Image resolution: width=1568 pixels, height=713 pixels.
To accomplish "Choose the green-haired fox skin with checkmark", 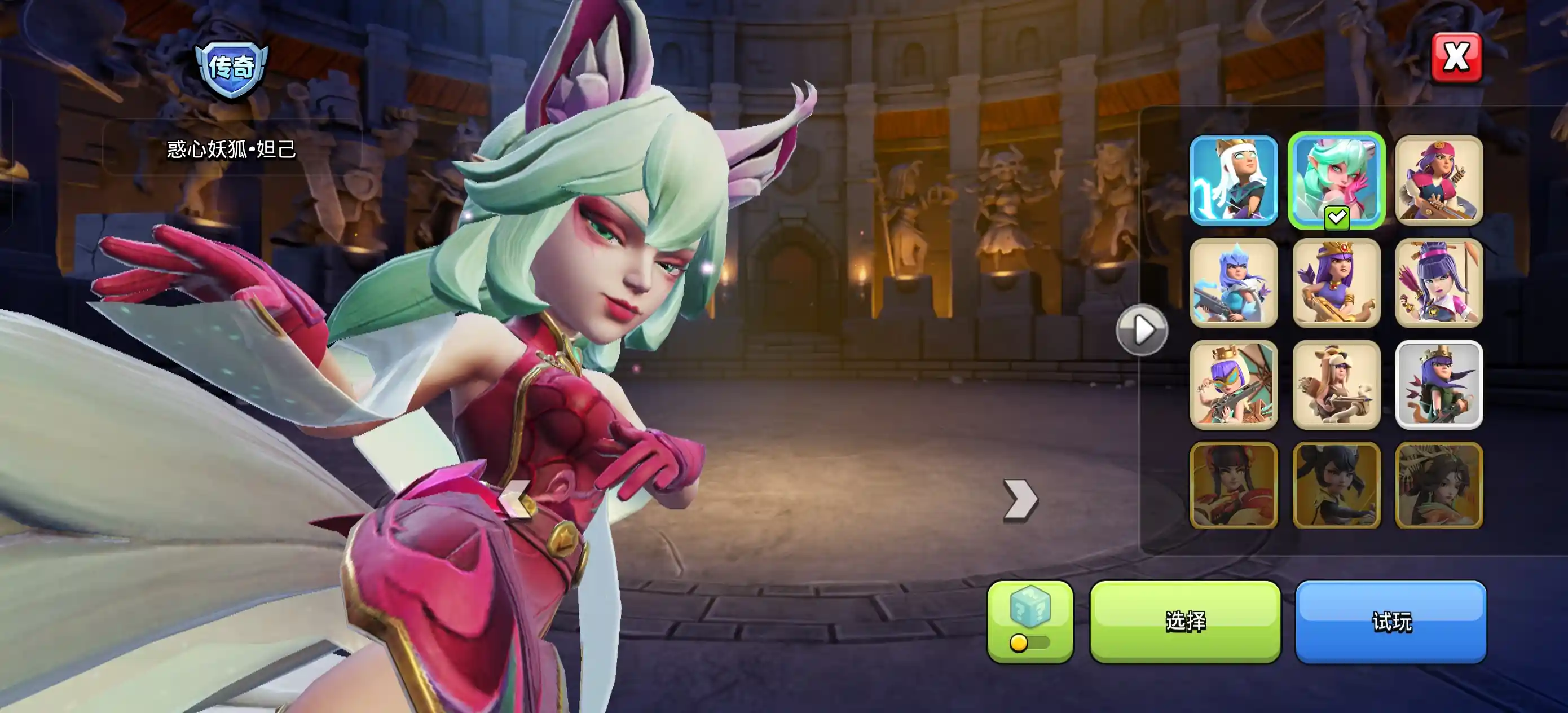I will tap(1336, 181).
